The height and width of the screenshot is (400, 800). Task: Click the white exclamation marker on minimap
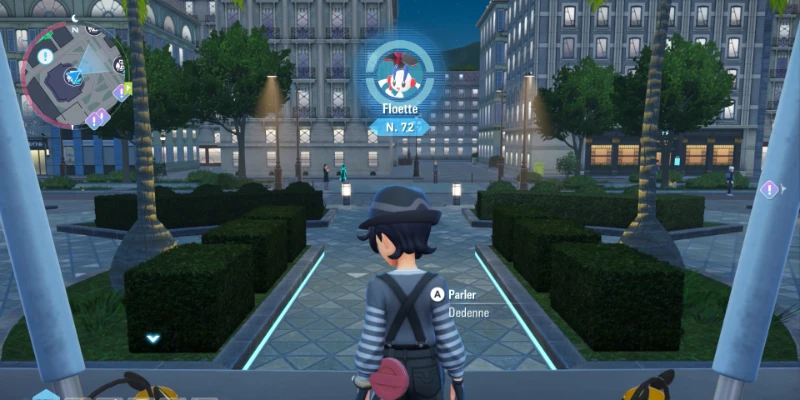46,57
